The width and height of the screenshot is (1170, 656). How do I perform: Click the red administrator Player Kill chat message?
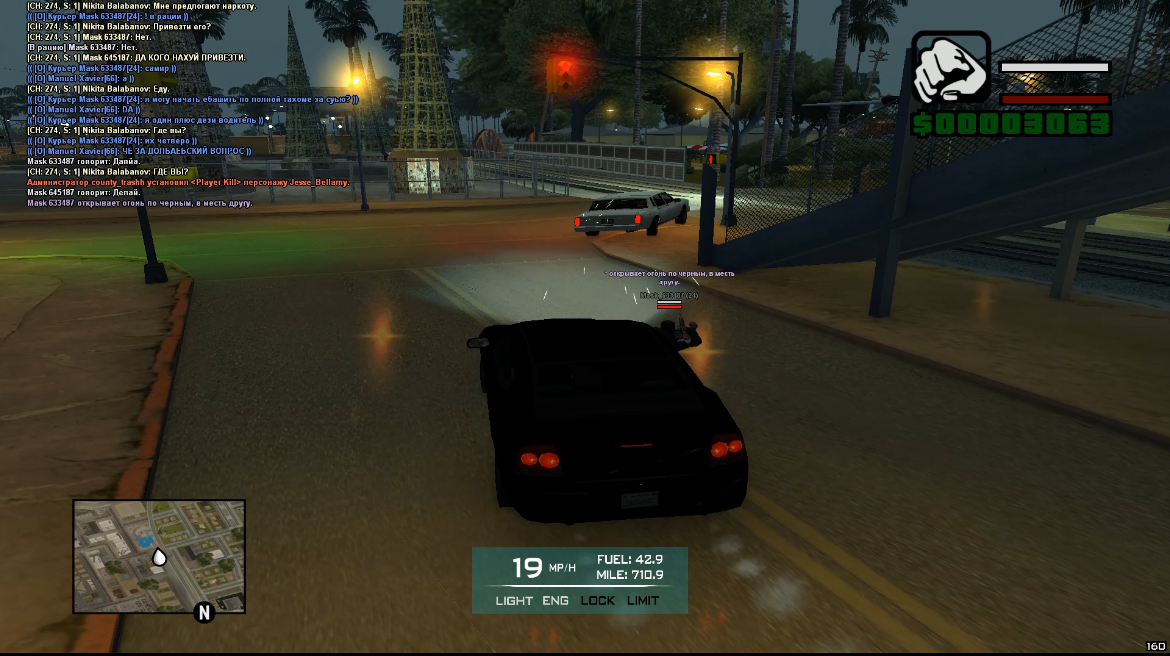(188, 182)
